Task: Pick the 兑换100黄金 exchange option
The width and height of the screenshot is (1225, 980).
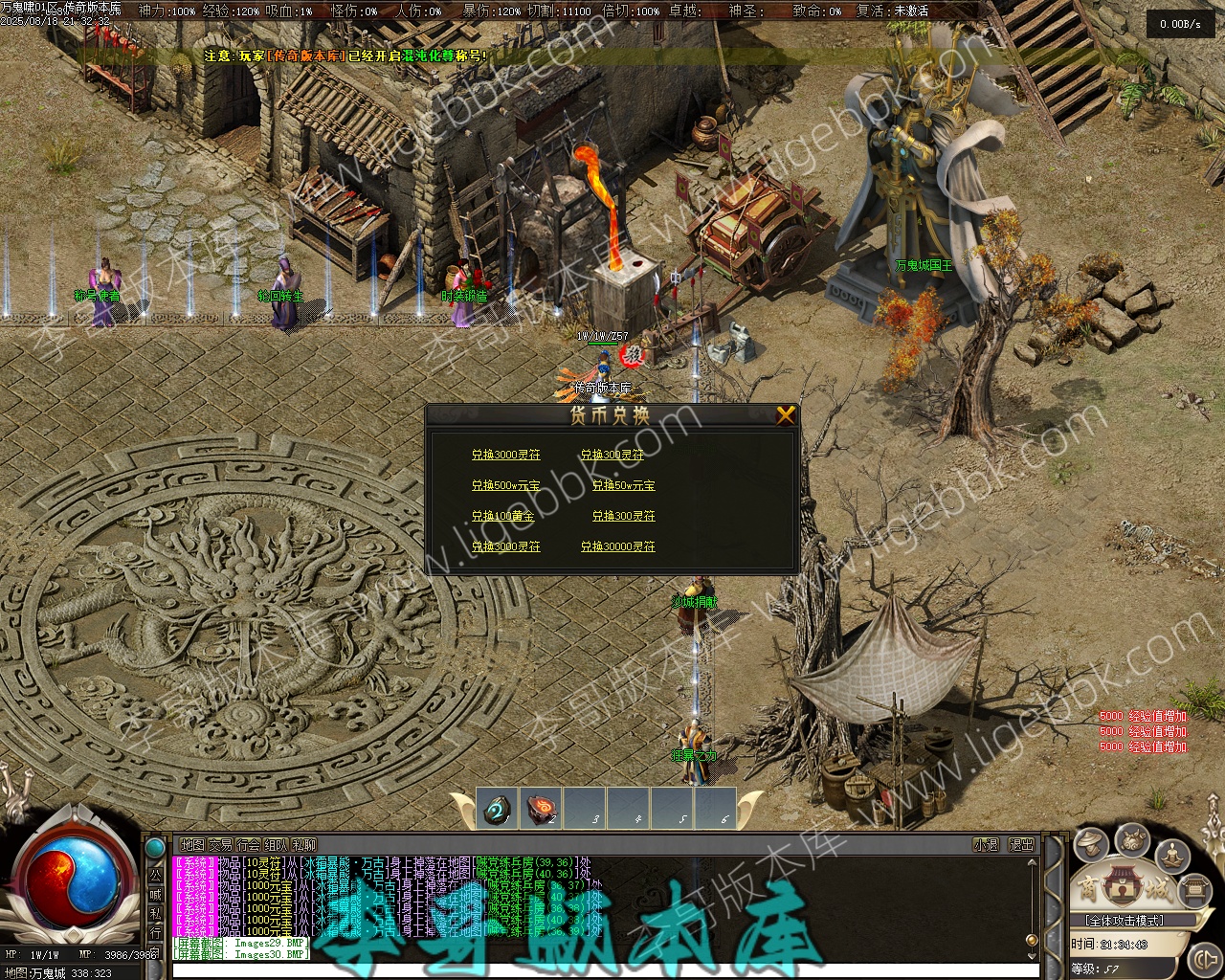Action: (502, 516)
